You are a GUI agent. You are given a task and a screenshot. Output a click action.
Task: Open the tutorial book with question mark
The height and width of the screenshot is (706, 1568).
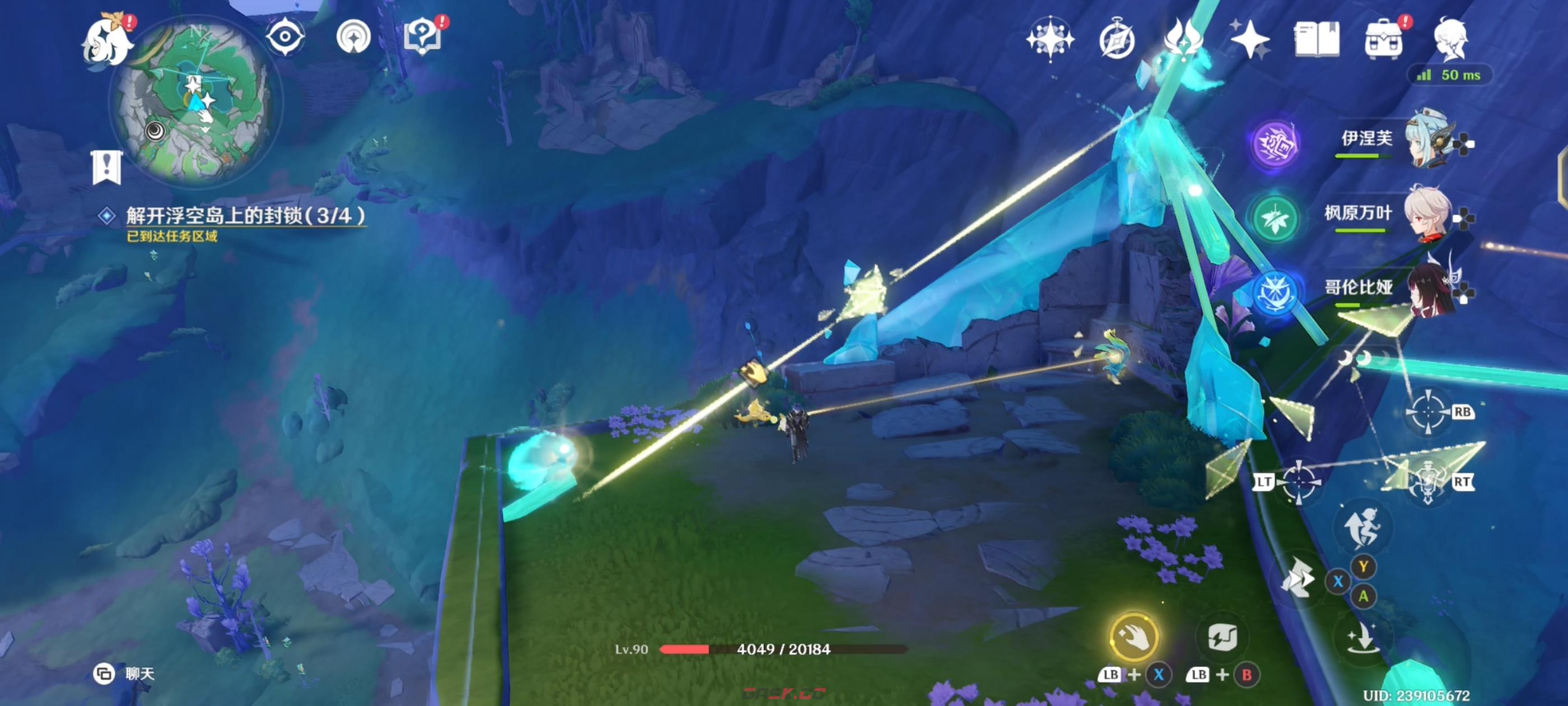[x=422, y=36]
